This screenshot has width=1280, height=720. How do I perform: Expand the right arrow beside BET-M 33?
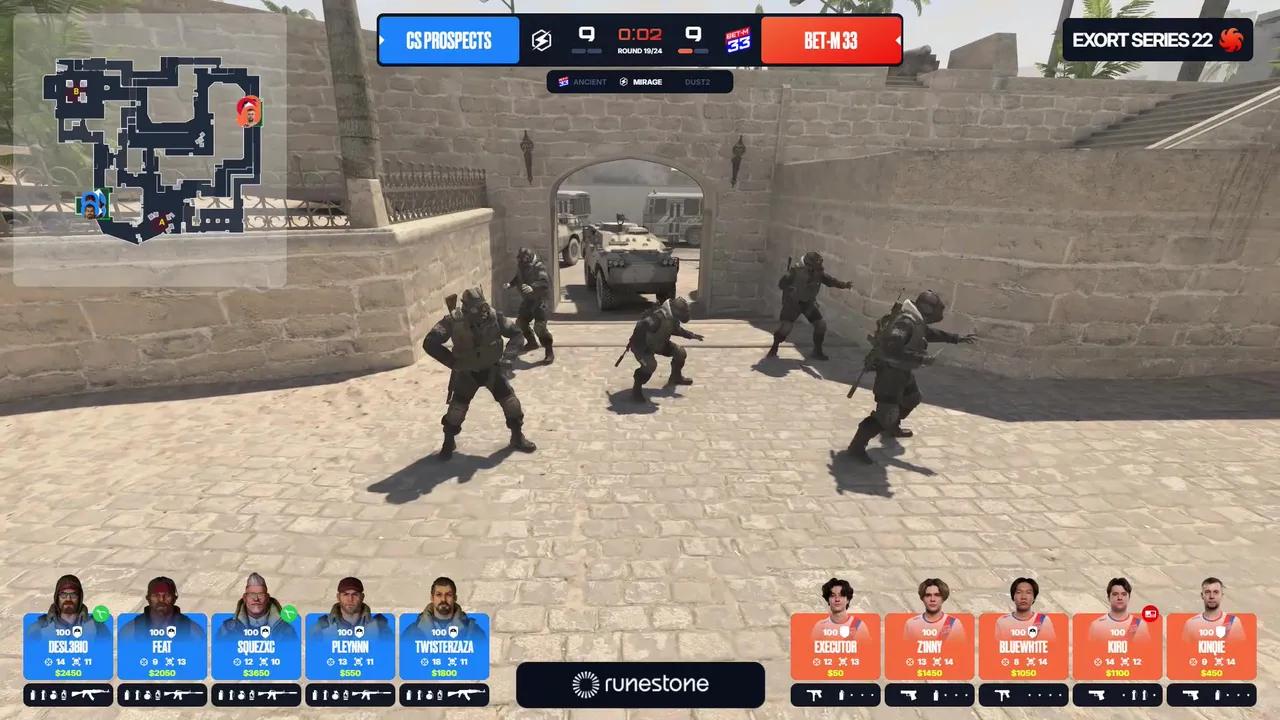point(898,40)
